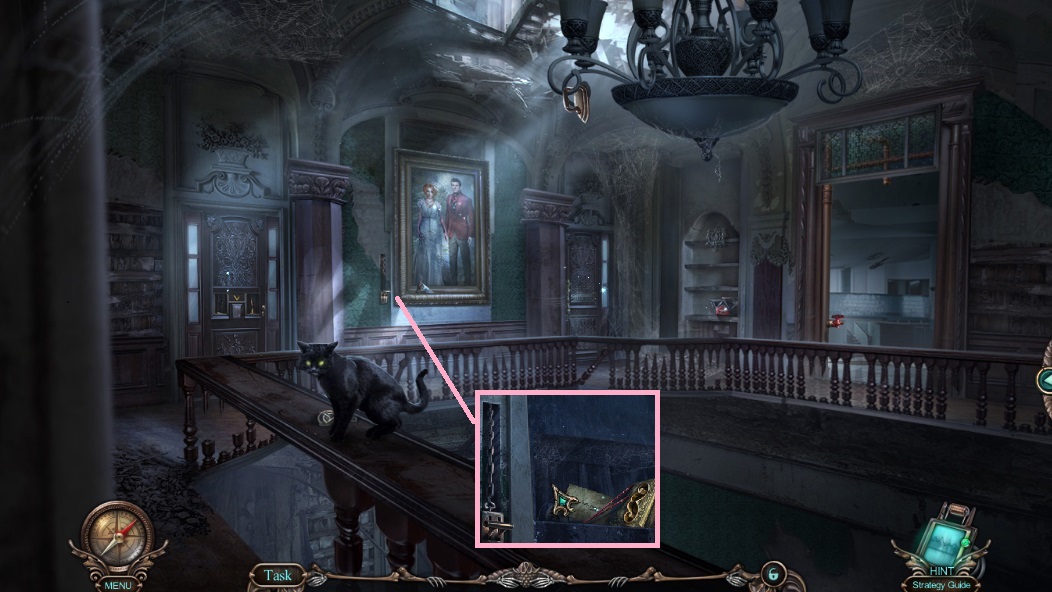
Task: Open the game MENU
Action: [x=117, y=584]
